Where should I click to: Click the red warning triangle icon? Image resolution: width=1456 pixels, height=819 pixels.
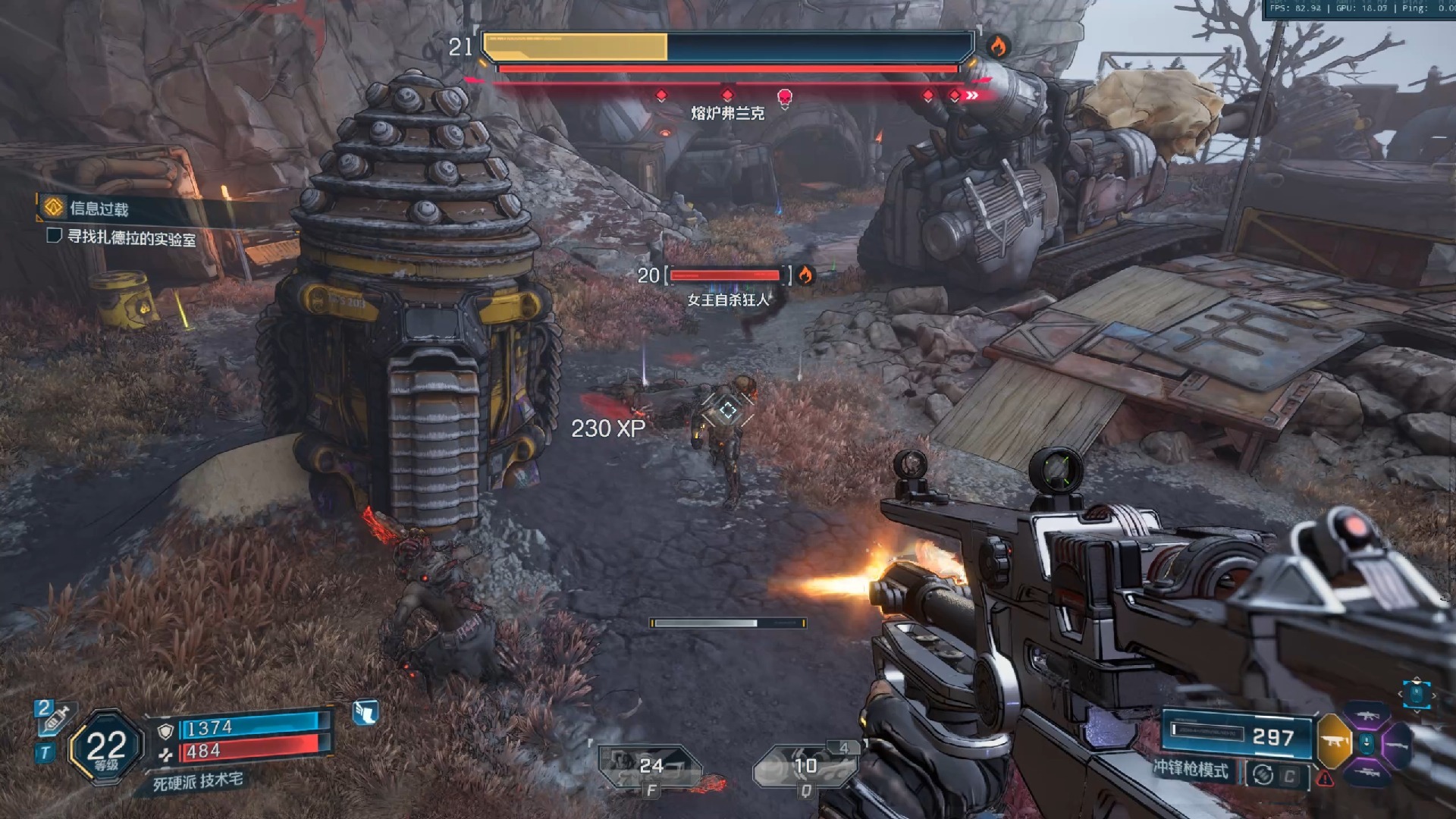coord(1325,778)
